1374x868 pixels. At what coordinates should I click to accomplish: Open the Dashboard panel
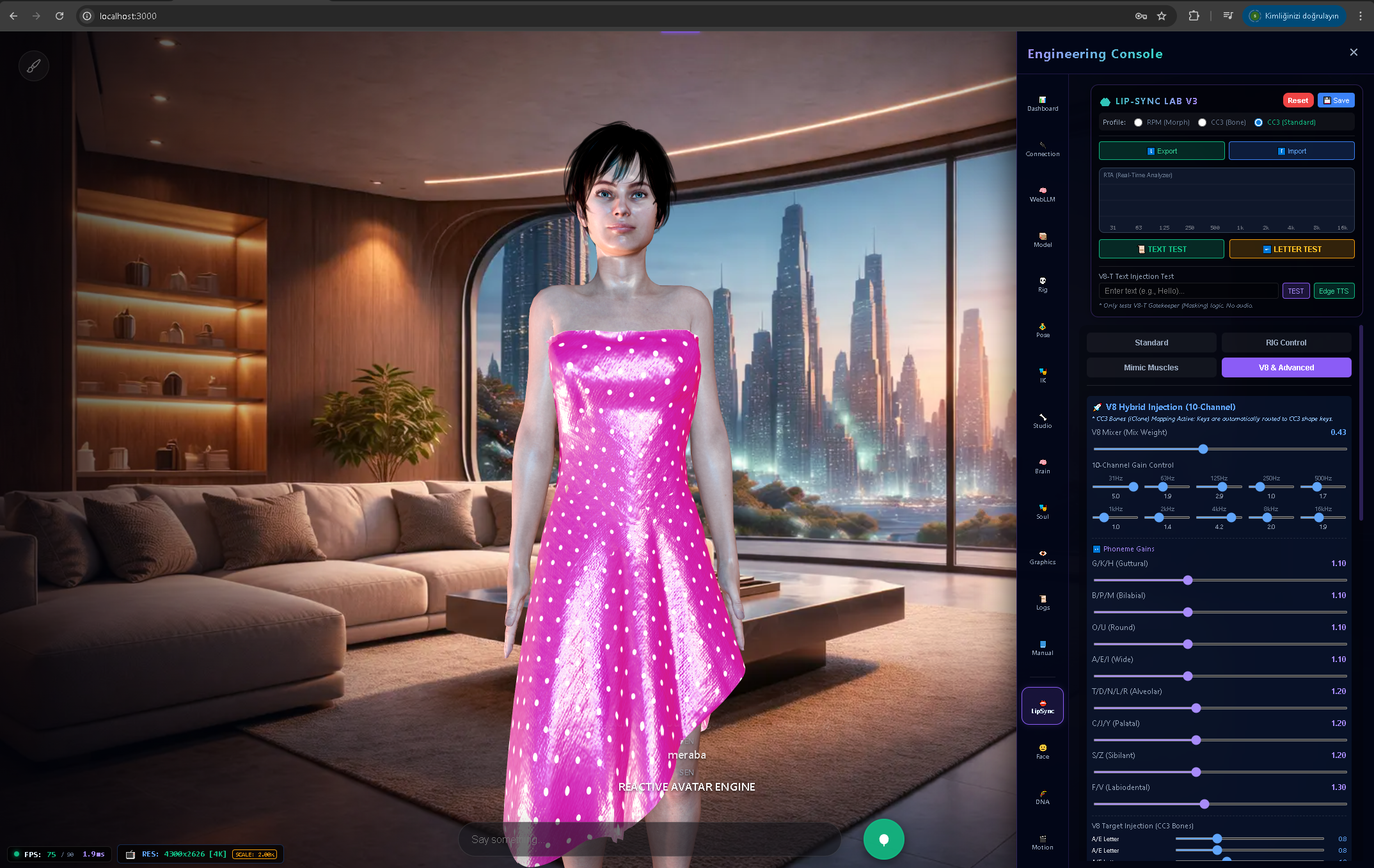pyautogui.click(x=1043, y=104)
